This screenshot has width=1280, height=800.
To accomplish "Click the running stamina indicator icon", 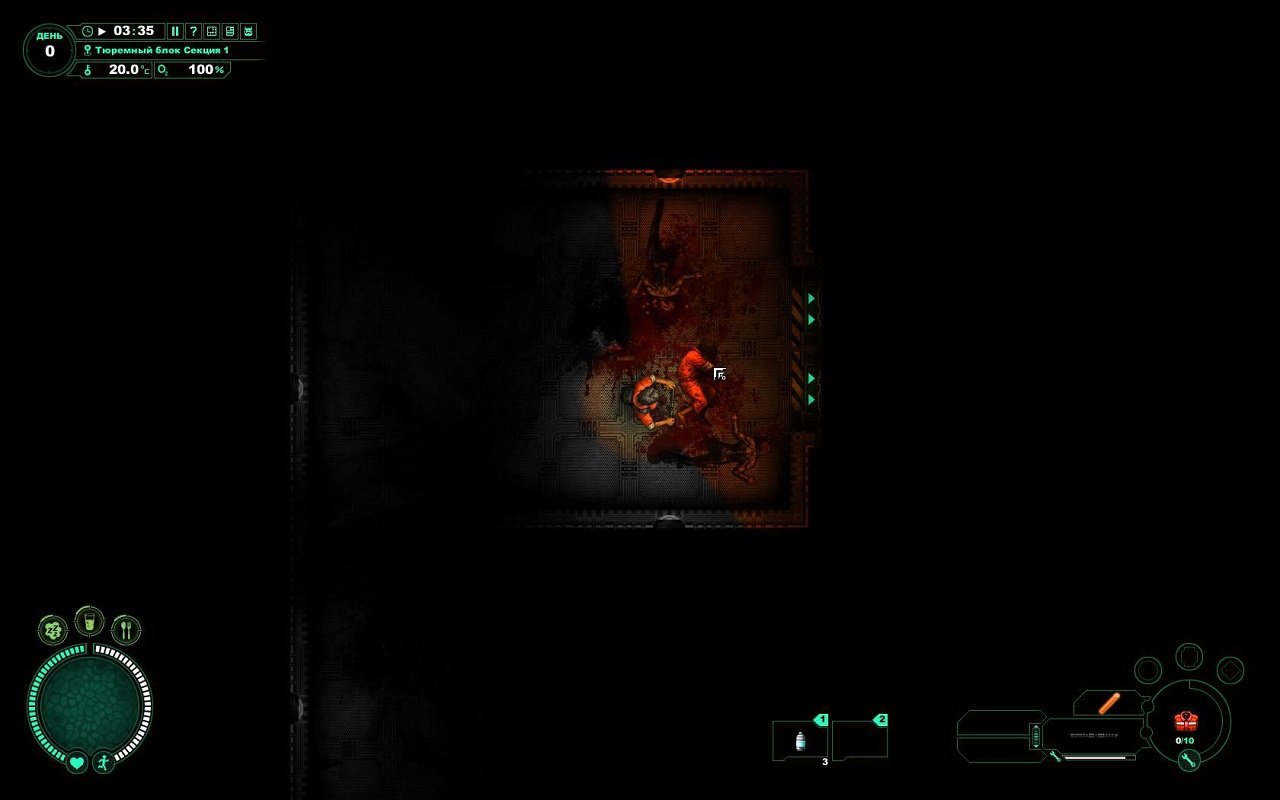I will [x=104, y=763].
